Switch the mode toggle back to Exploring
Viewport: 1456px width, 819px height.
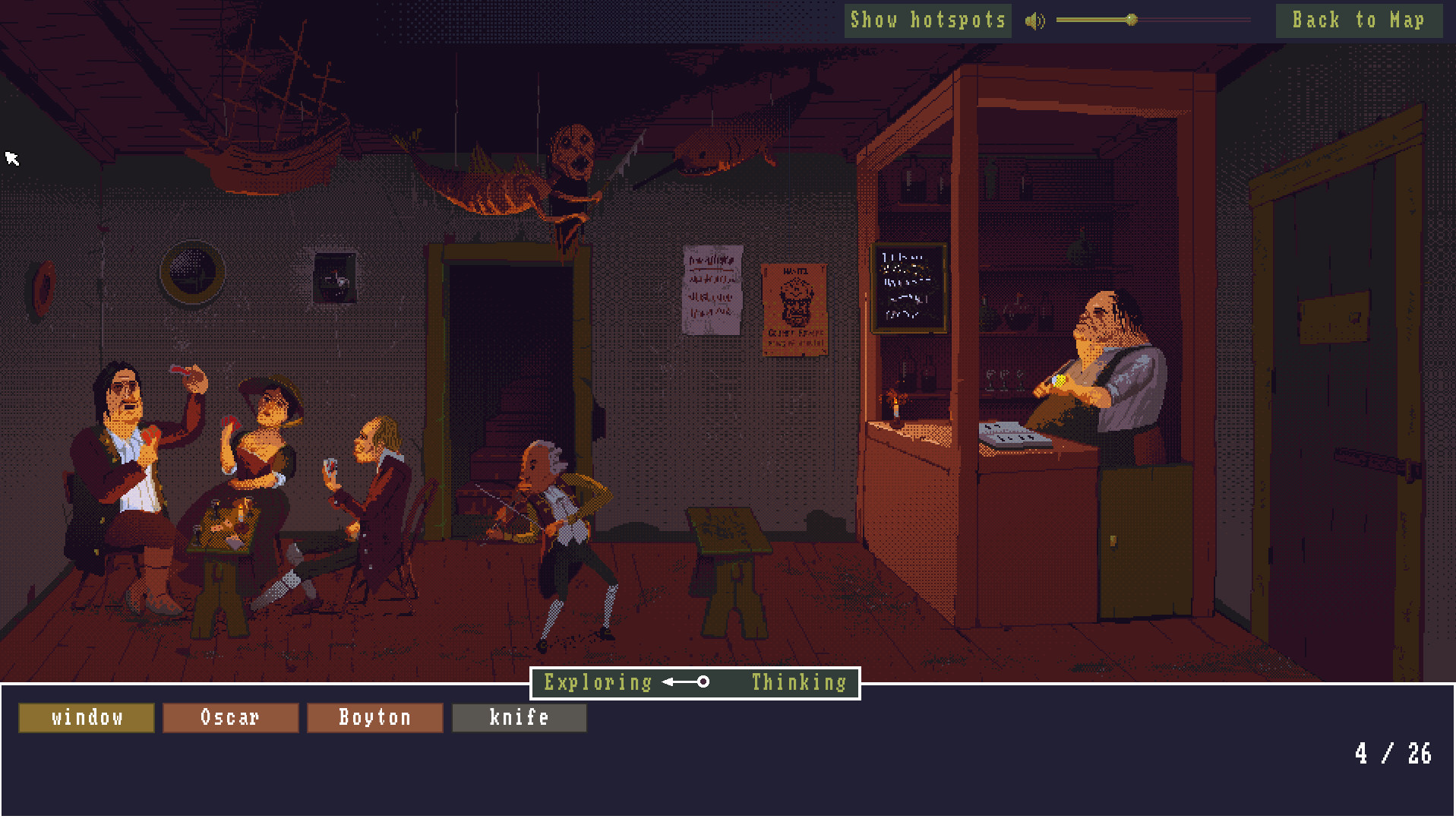click(x=597, y=682)
